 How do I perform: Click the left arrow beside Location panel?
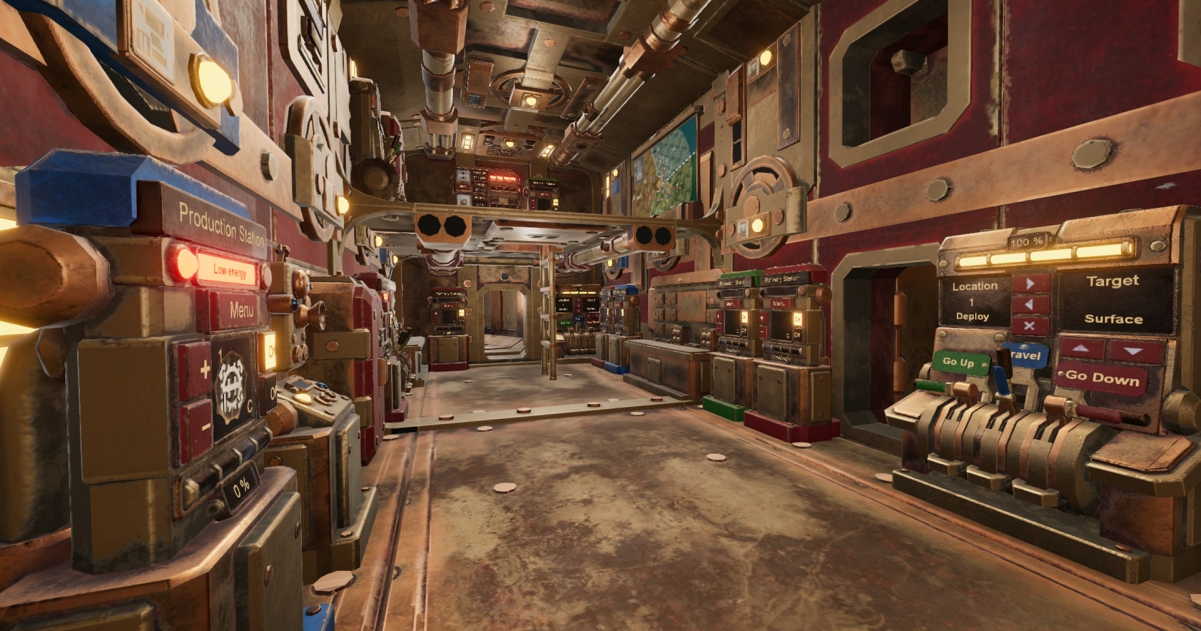click(x=1031, y=304)
